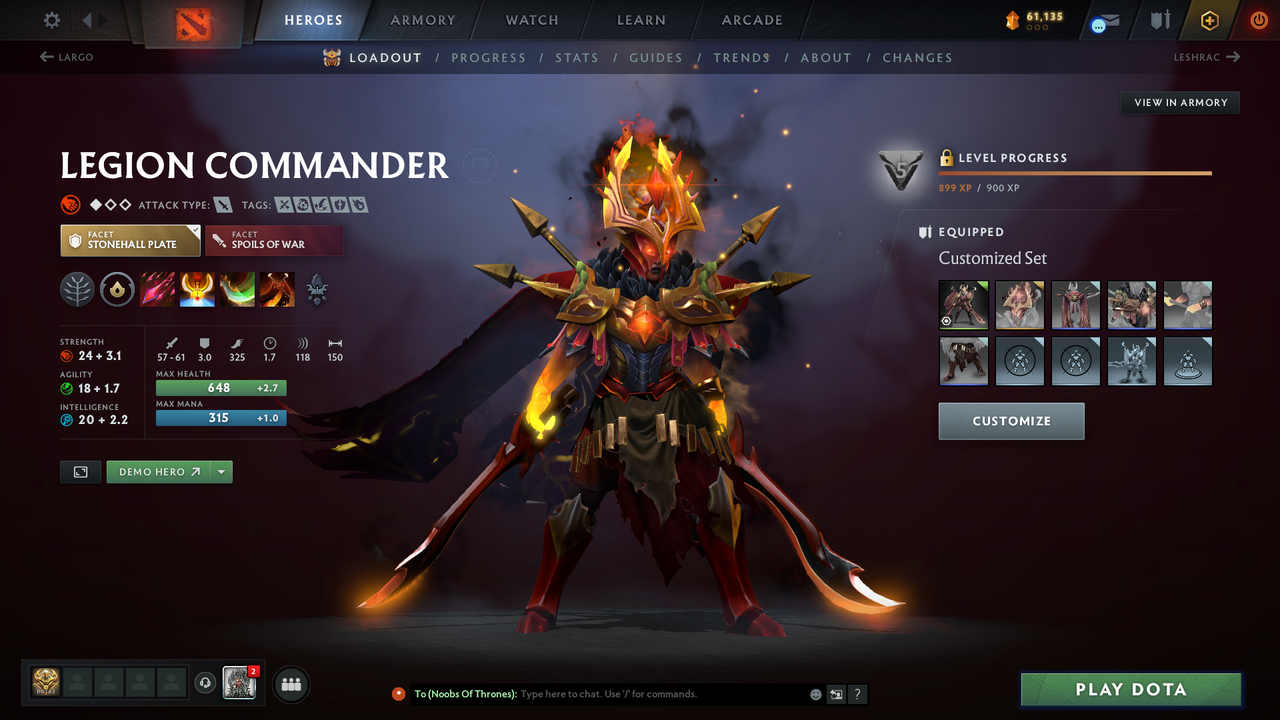Click the Moment of Courage ability icon
This screenshot has height=720, width=1280.
tap(237, 290)
